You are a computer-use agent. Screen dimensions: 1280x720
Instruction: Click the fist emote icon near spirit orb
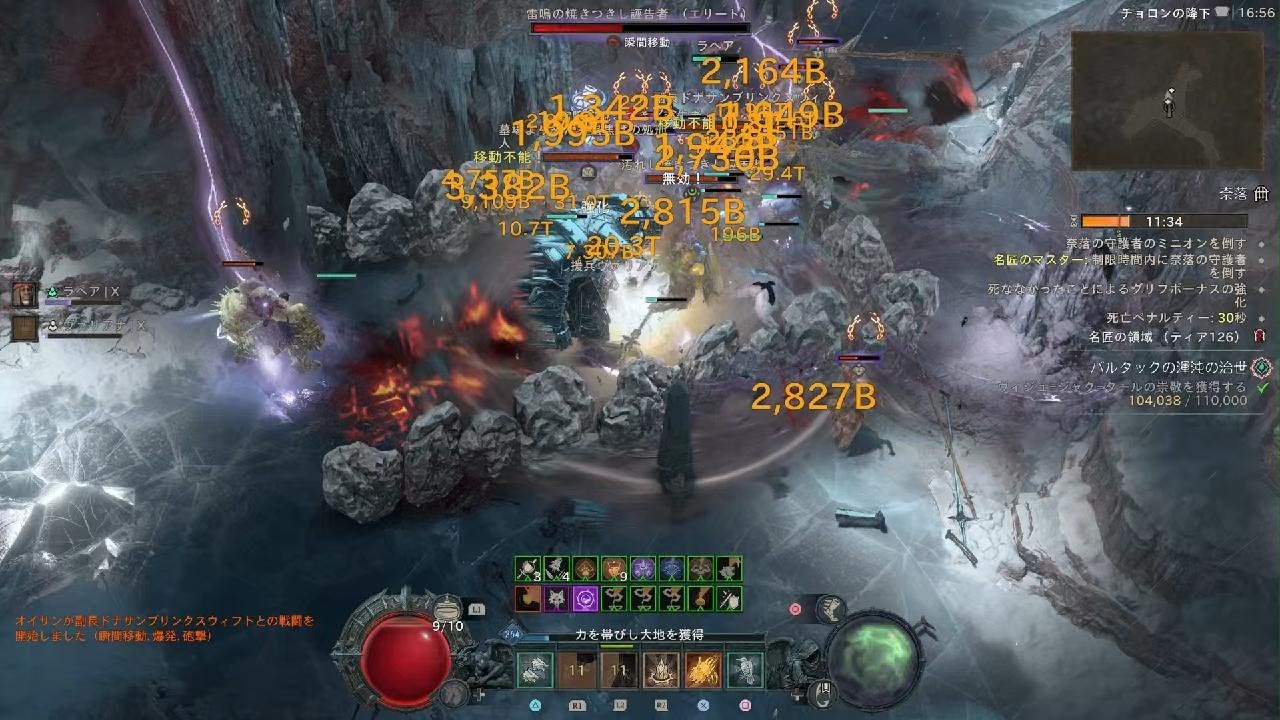click(x=828, y=608)
